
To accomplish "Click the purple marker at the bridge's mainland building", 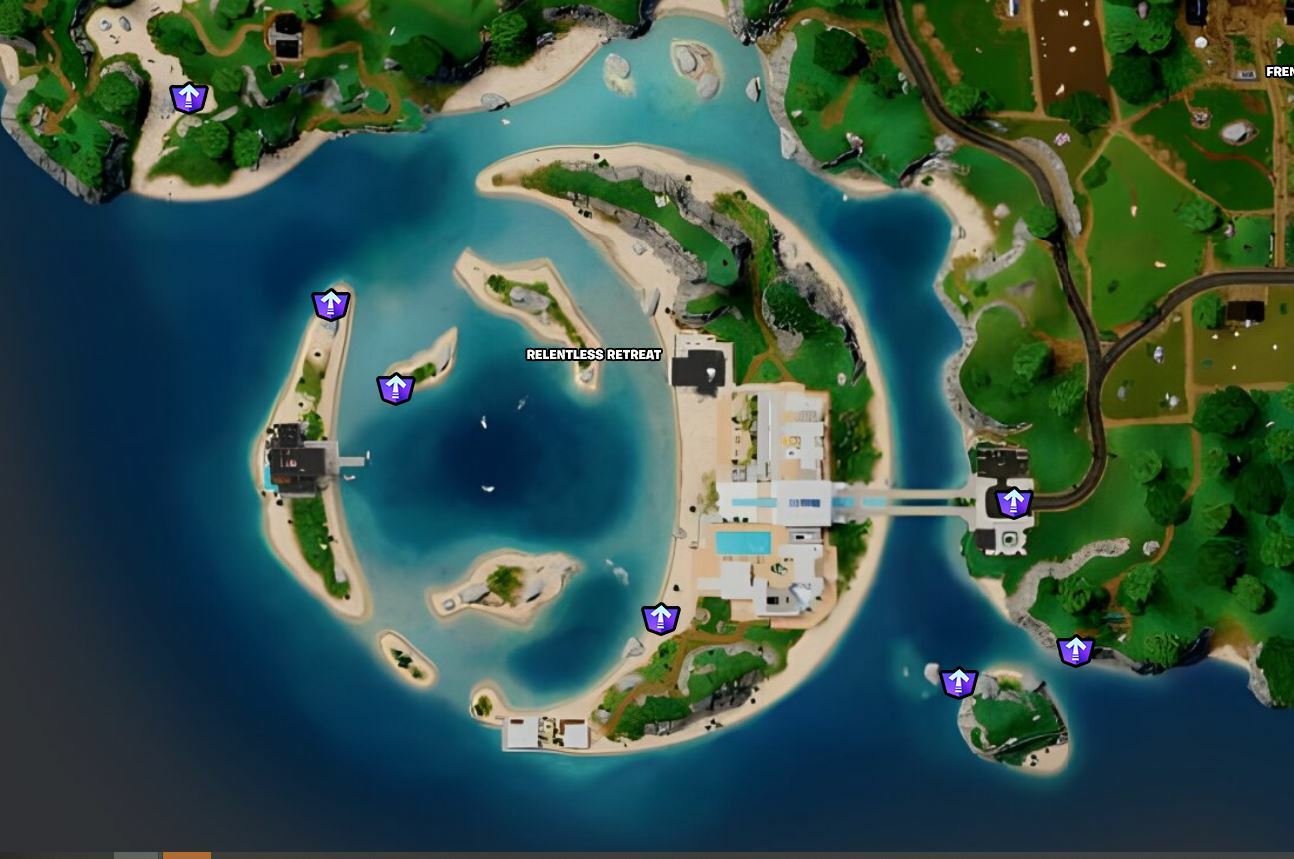I will [x=1013, y=502].
